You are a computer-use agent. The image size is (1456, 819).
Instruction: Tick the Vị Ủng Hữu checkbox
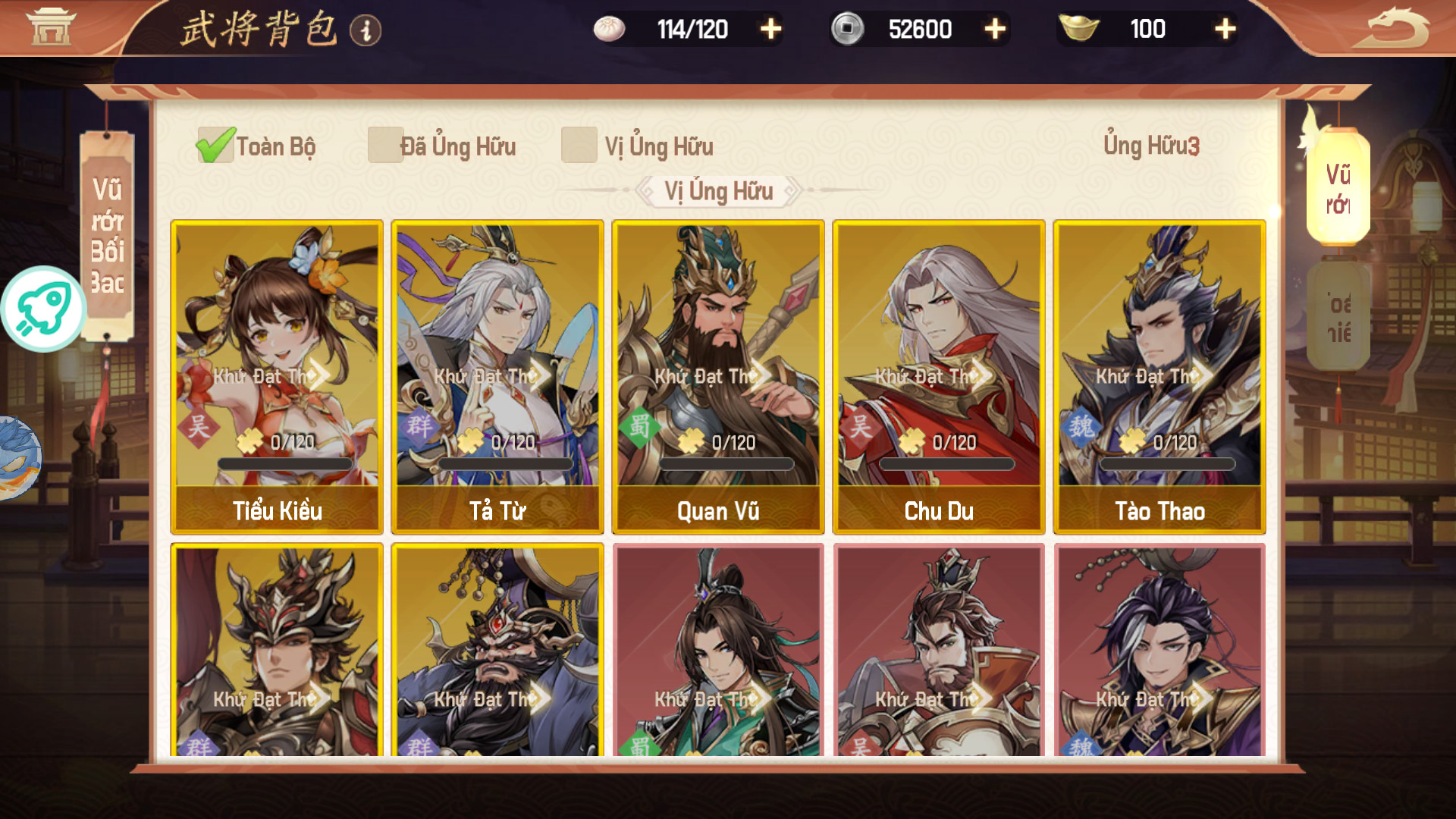tap(579, 145)
